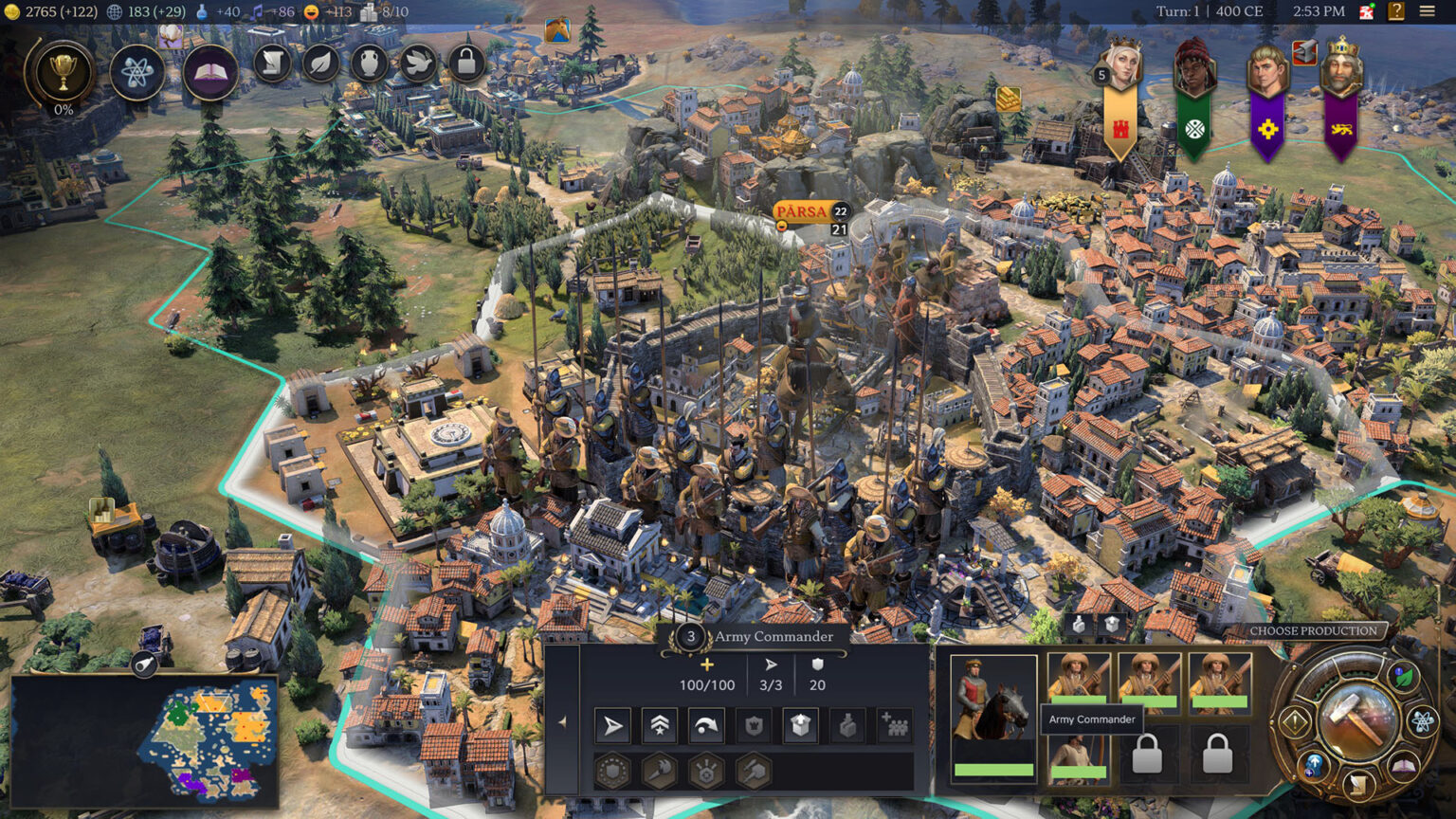Viewport: 1456px width, 819px height.
Task: Open the unlocks padlock icon
Action: coord(465,64)
